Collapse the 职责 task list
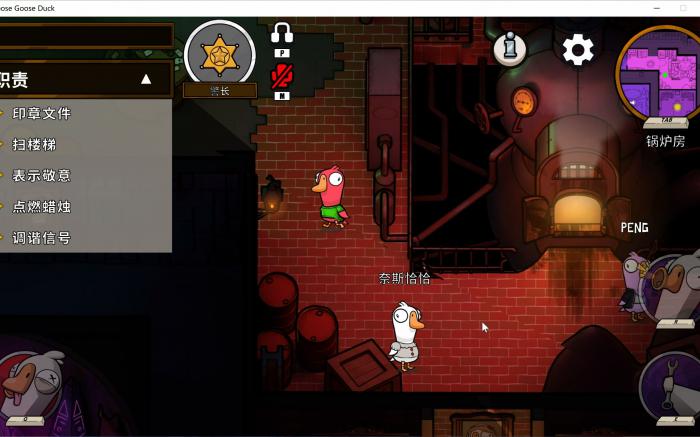The image size is (700, 437). [x=146, y=79]
